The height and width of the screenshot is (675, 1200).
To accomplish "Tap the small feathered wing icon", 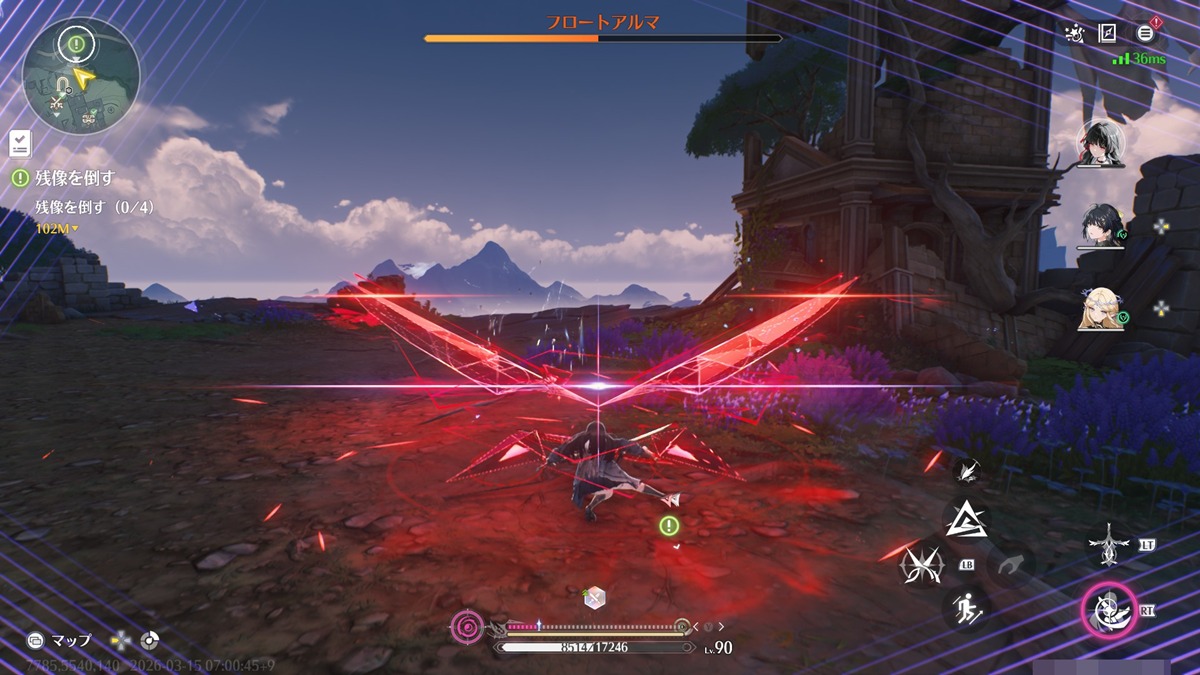I will (965, 469).
